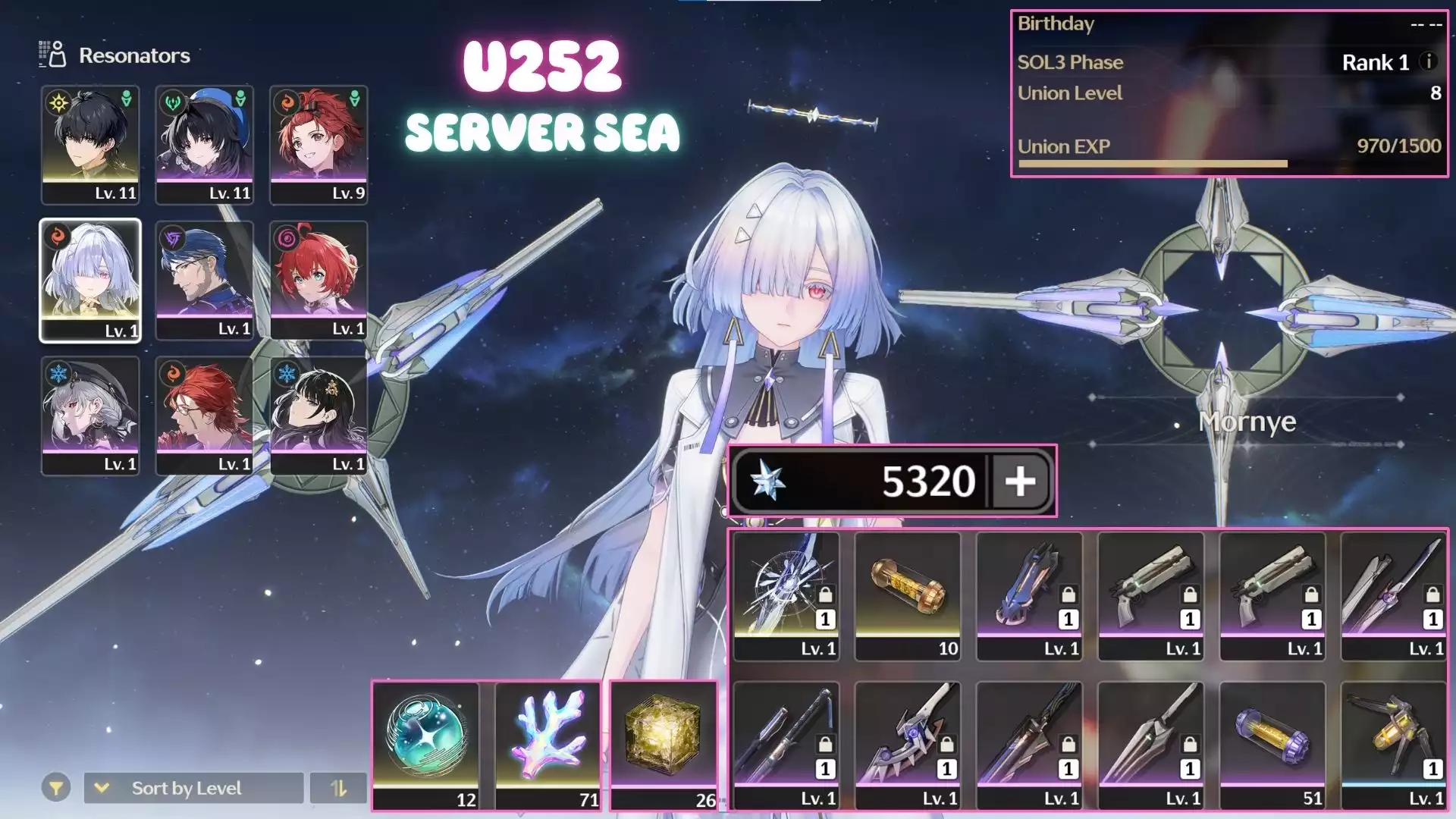This screenshot has height=819, width=1456.
Task: Choose the silver-haired resonator wearing a black hat
Action: click(90, 416)
